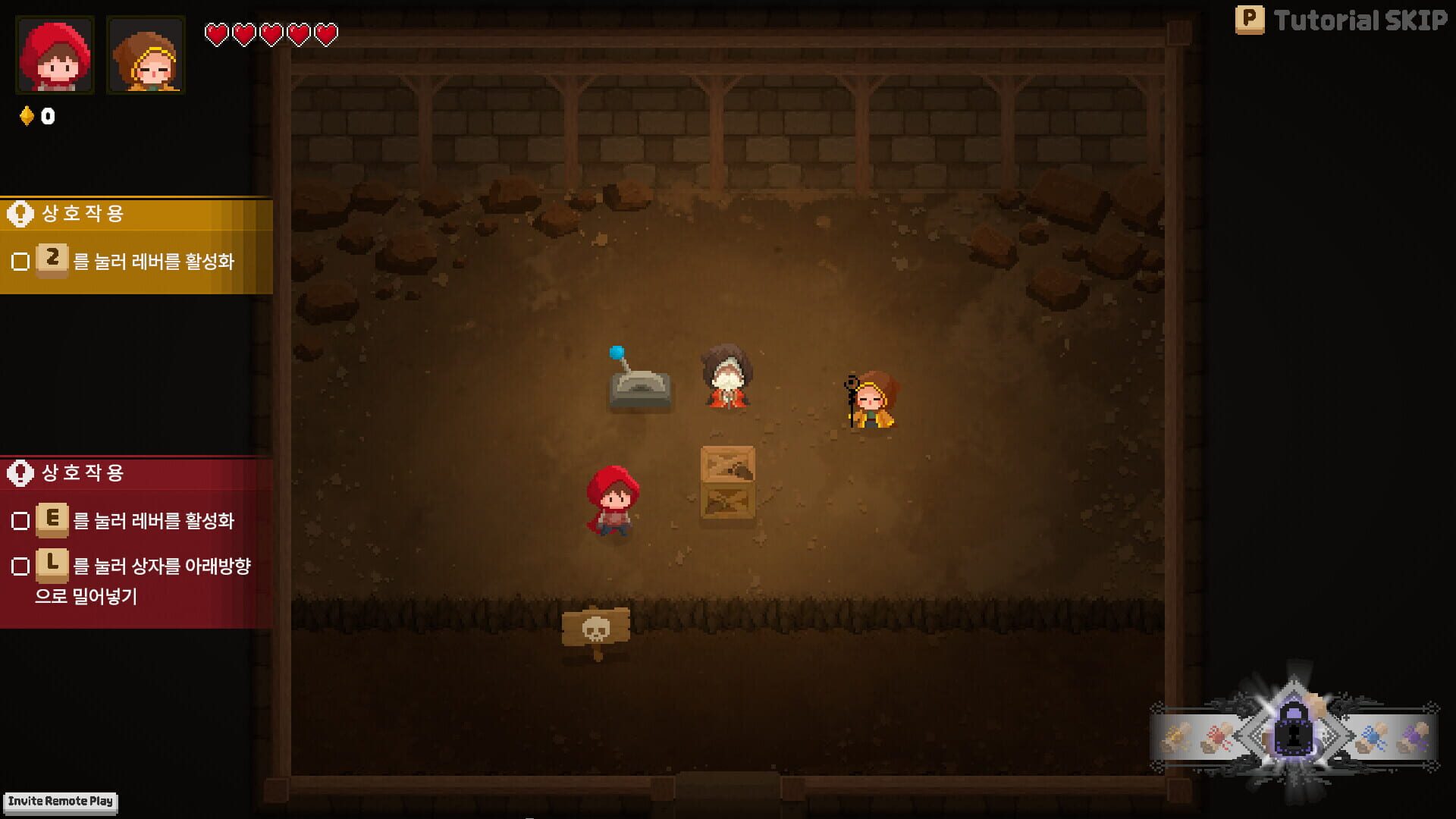The width and height of the screenshot is (1456, 819).
Task: Check the box-pushing objective checkbox
Action: coord(21,566)
